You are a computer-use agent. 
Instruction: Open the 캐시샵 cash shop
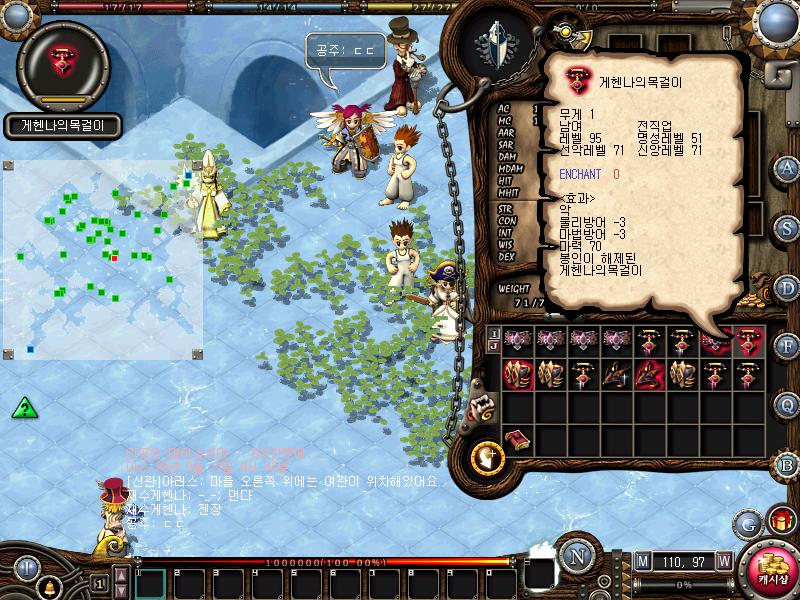pos(769,569)
